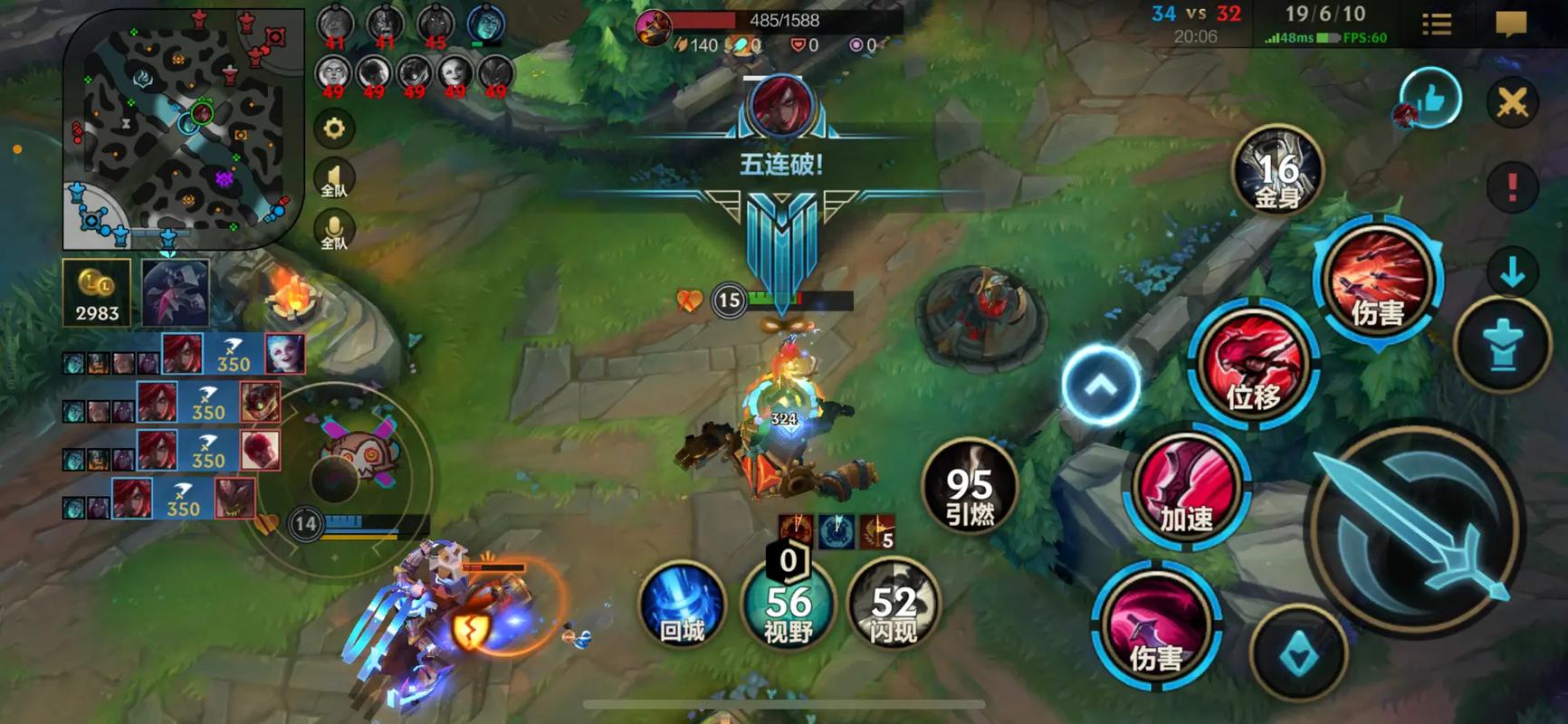Open the shop via the 2983 gold button
The image size is (1568, 724).
click(x=97, y=292)
